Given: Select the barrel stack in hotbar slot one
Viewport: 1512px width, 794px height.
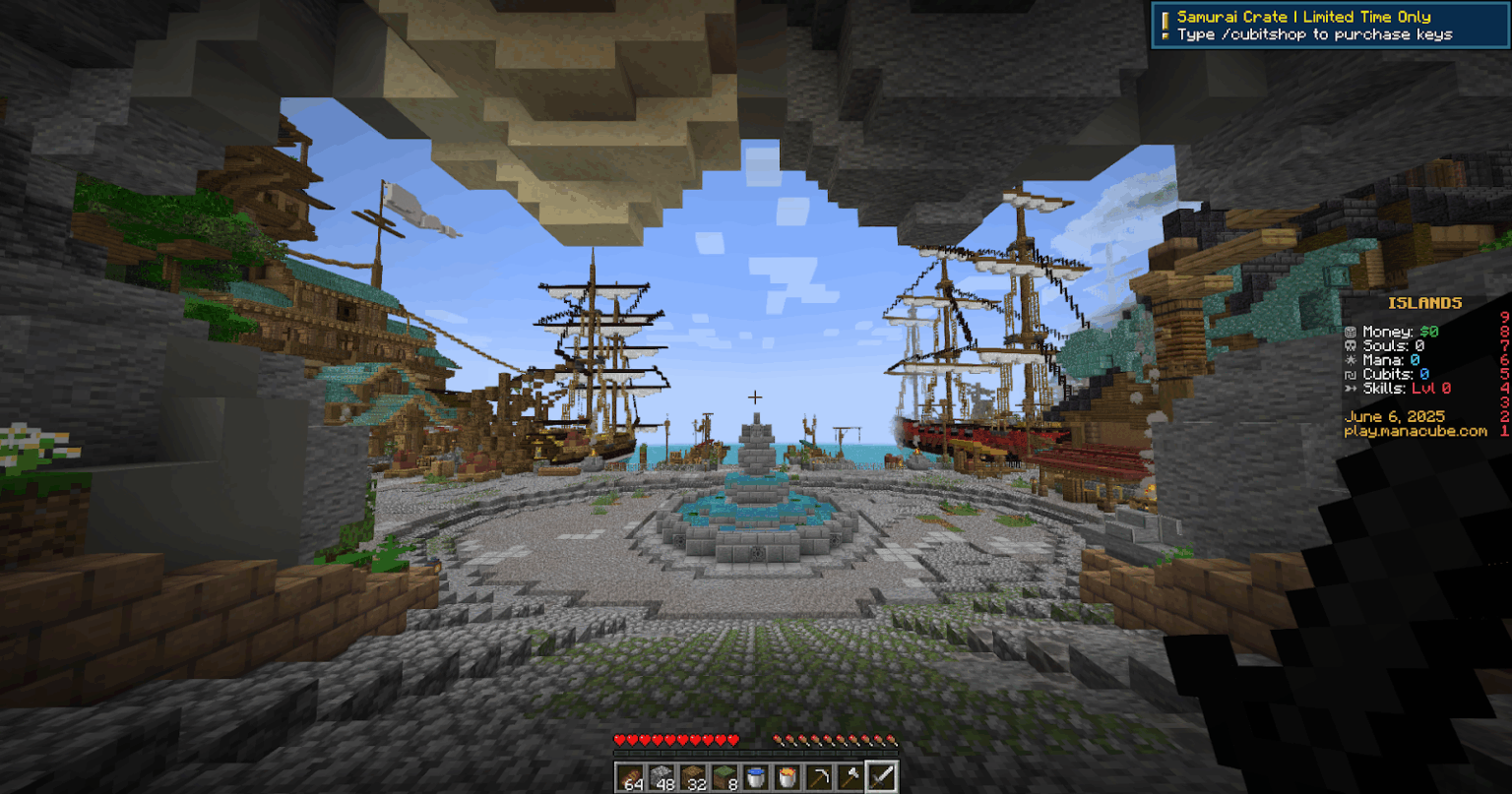Looking at the screenshot, I should 630,777.
